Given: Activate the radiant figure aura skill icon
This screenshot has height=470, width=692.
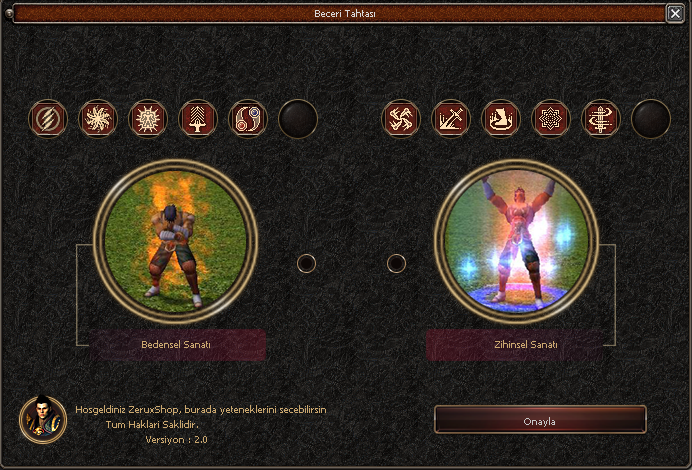Looking at the screenshot, I should tap(148, 119).
